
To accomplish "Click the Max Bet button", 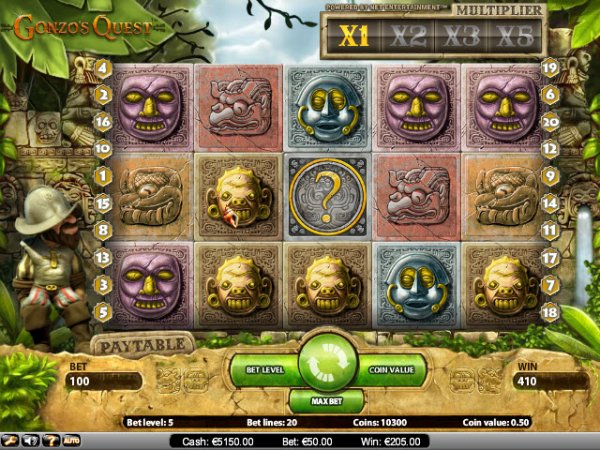I will click(325, 400).
